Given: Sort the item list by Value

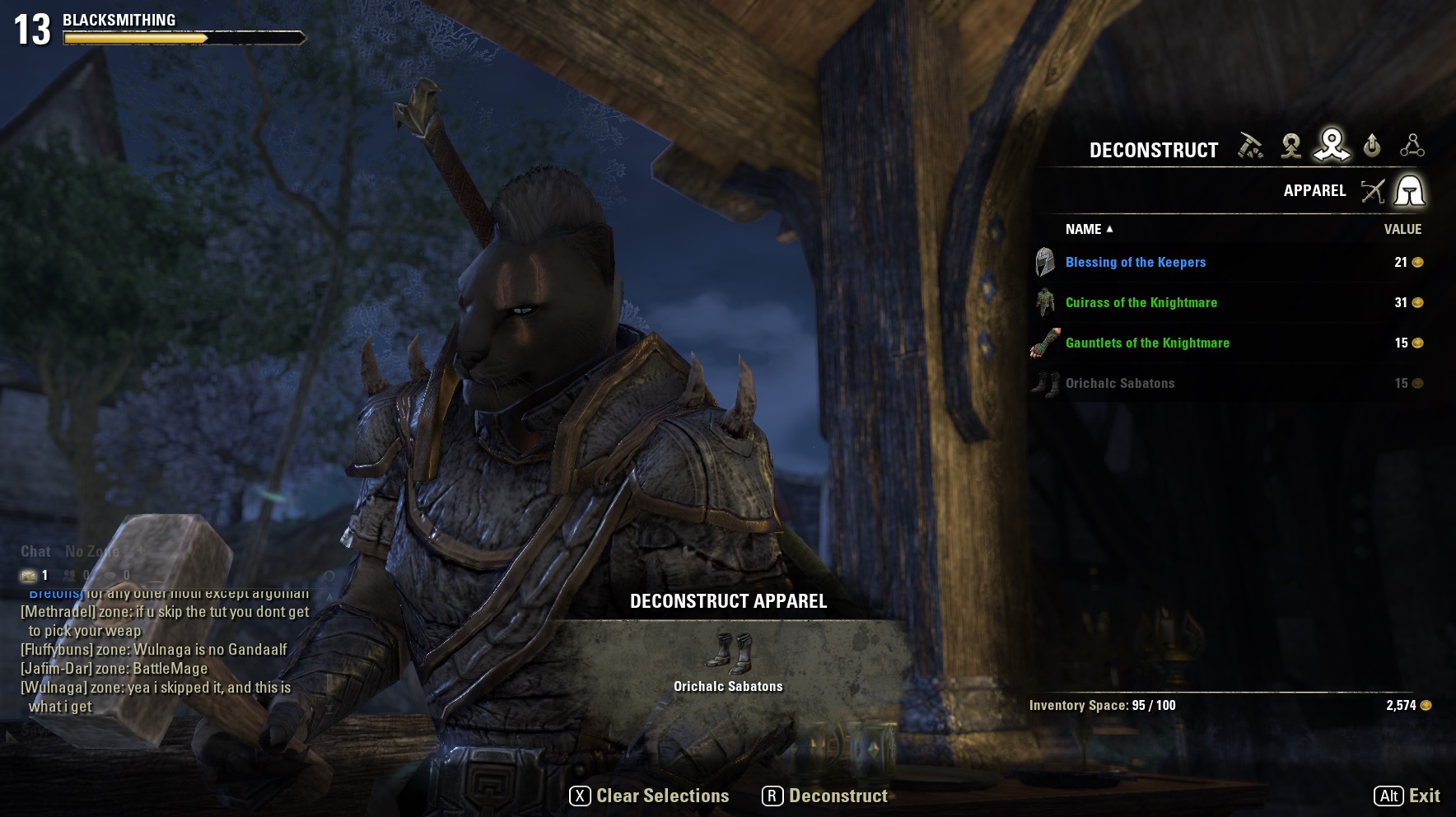Looking at the screenshot, I should 1402,230.
